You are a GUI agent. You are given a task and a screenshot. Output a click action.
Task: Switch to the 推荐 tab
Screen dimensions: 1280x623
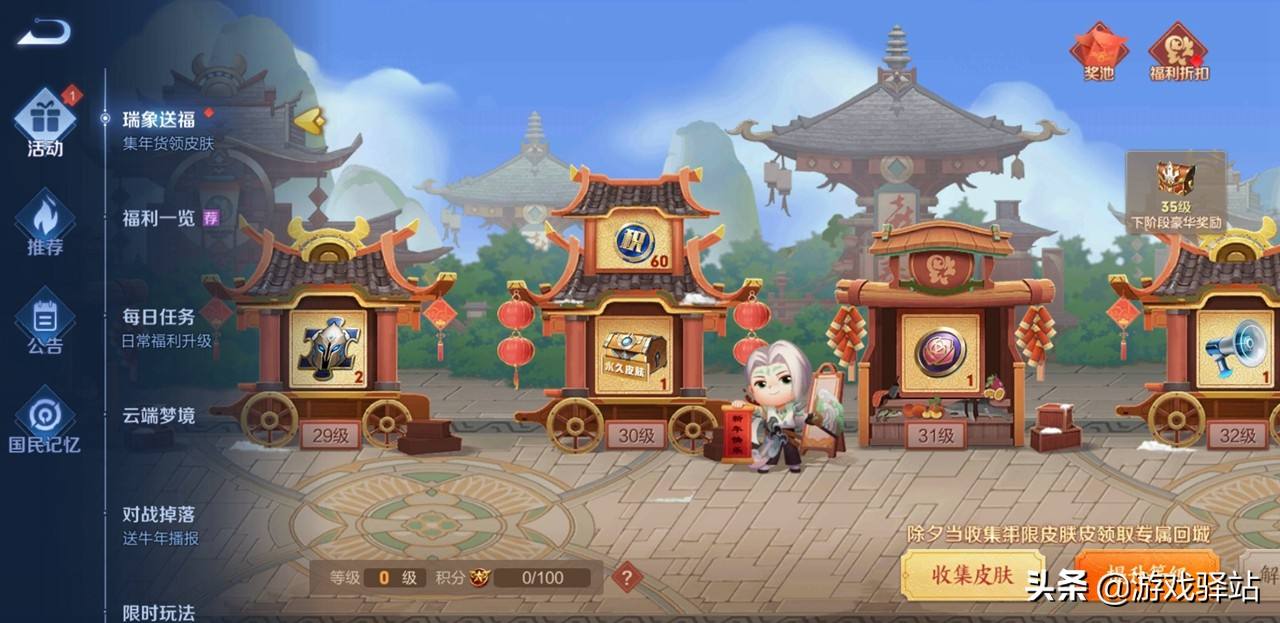point(45,224)
